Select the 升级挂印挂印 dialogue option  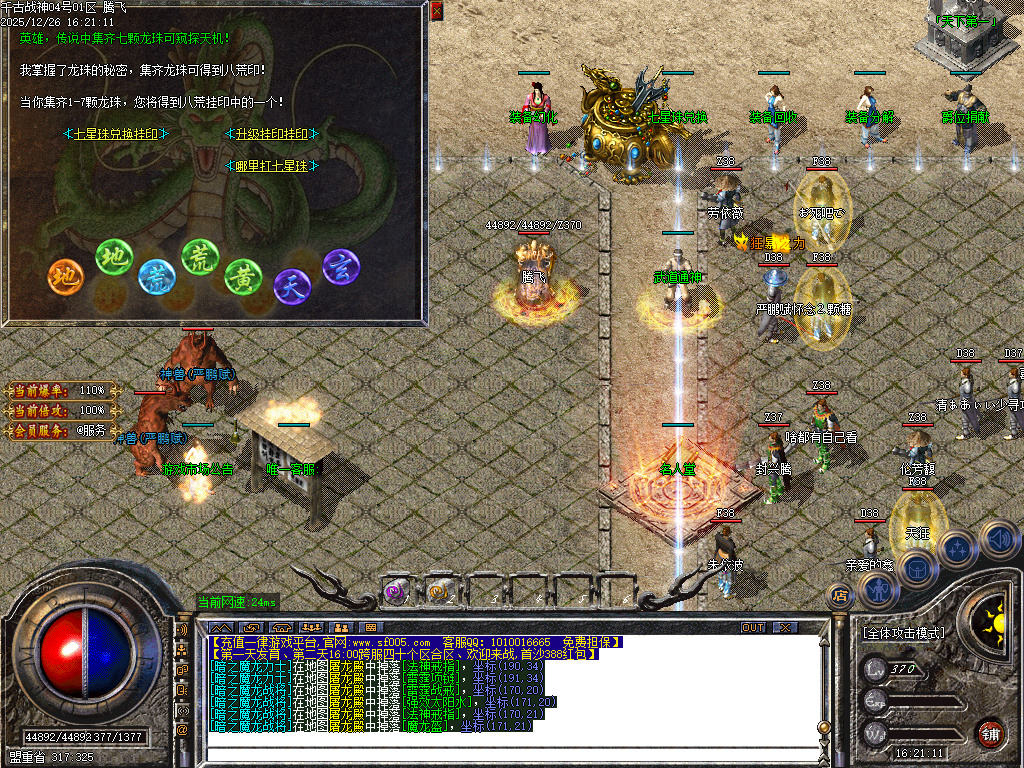tap(272, 134)
